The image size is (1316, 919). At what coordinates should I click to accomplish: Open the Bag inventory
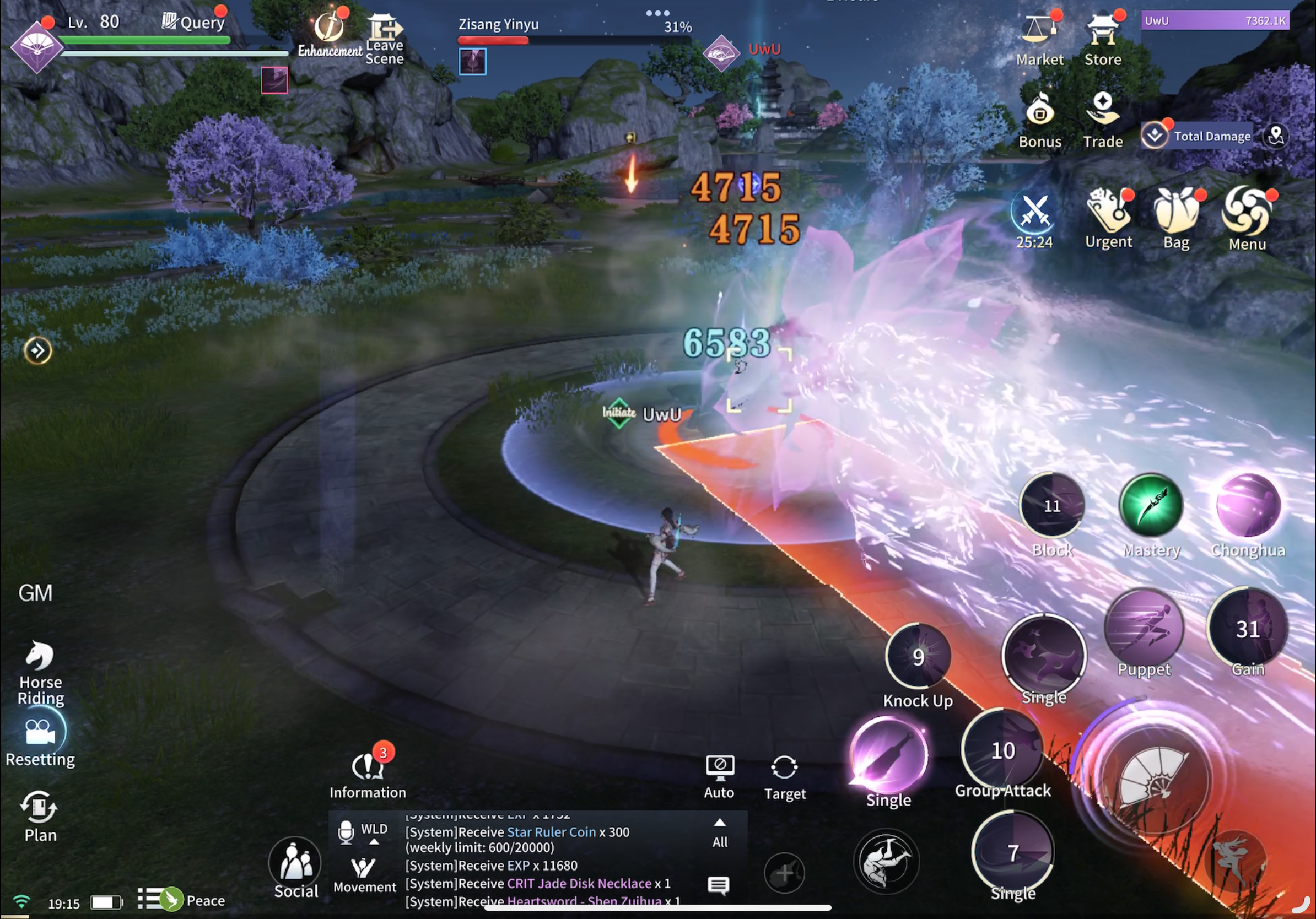tap(1175, 212)
